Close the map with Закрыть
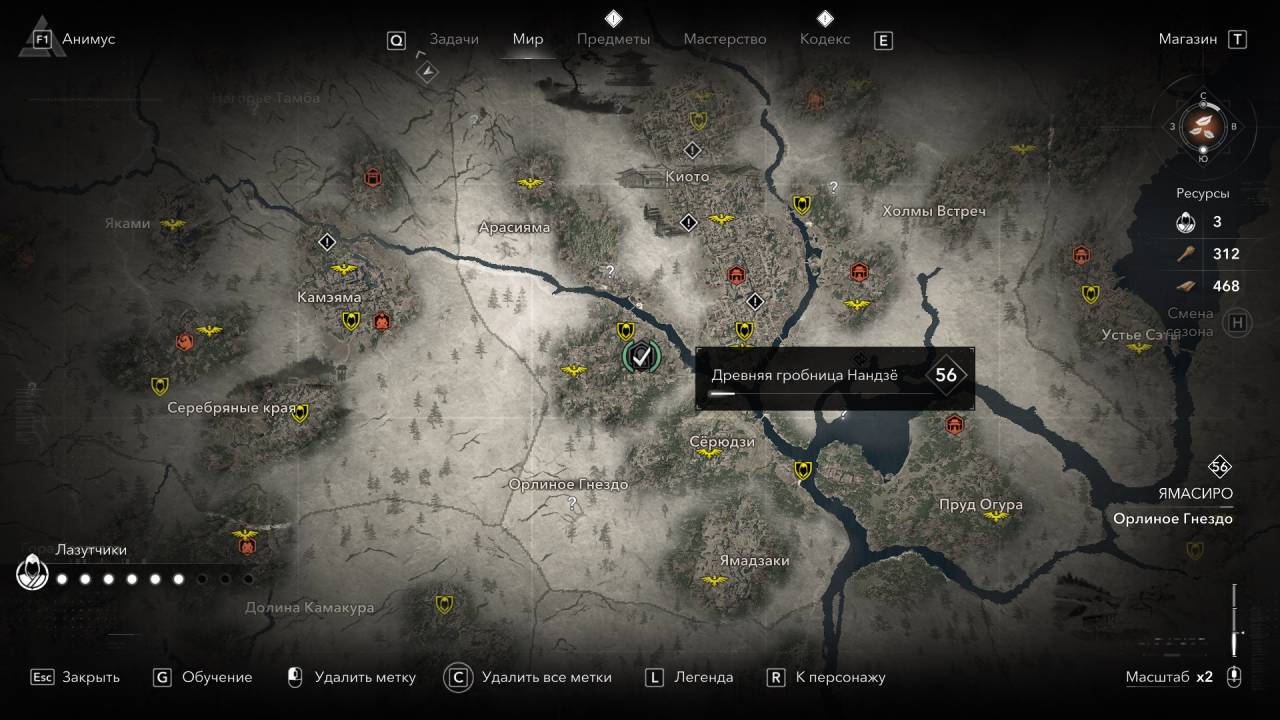 click(76, 677)
